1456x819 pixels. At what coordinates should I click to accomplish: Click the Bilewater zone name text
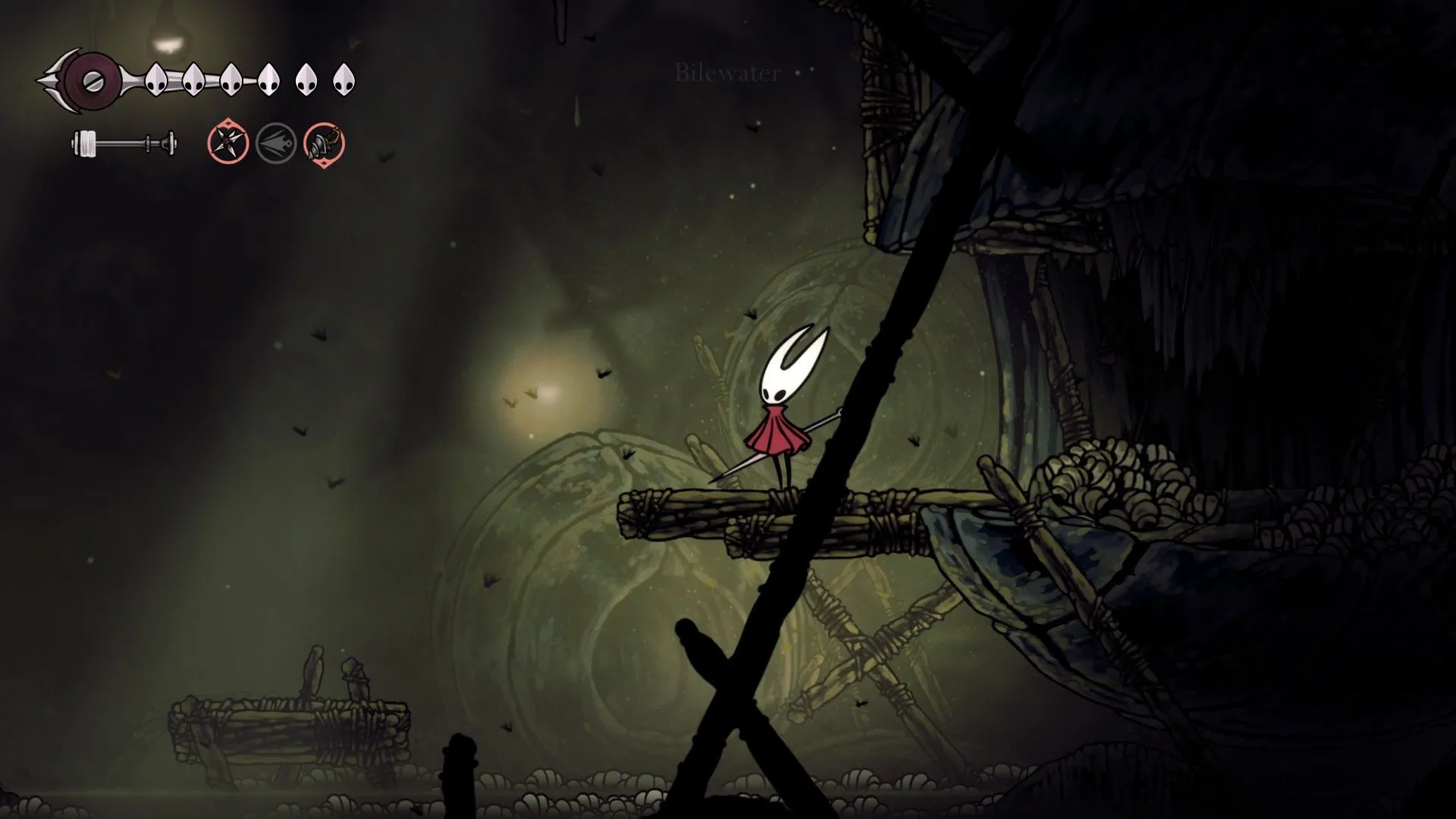(726, 74)
